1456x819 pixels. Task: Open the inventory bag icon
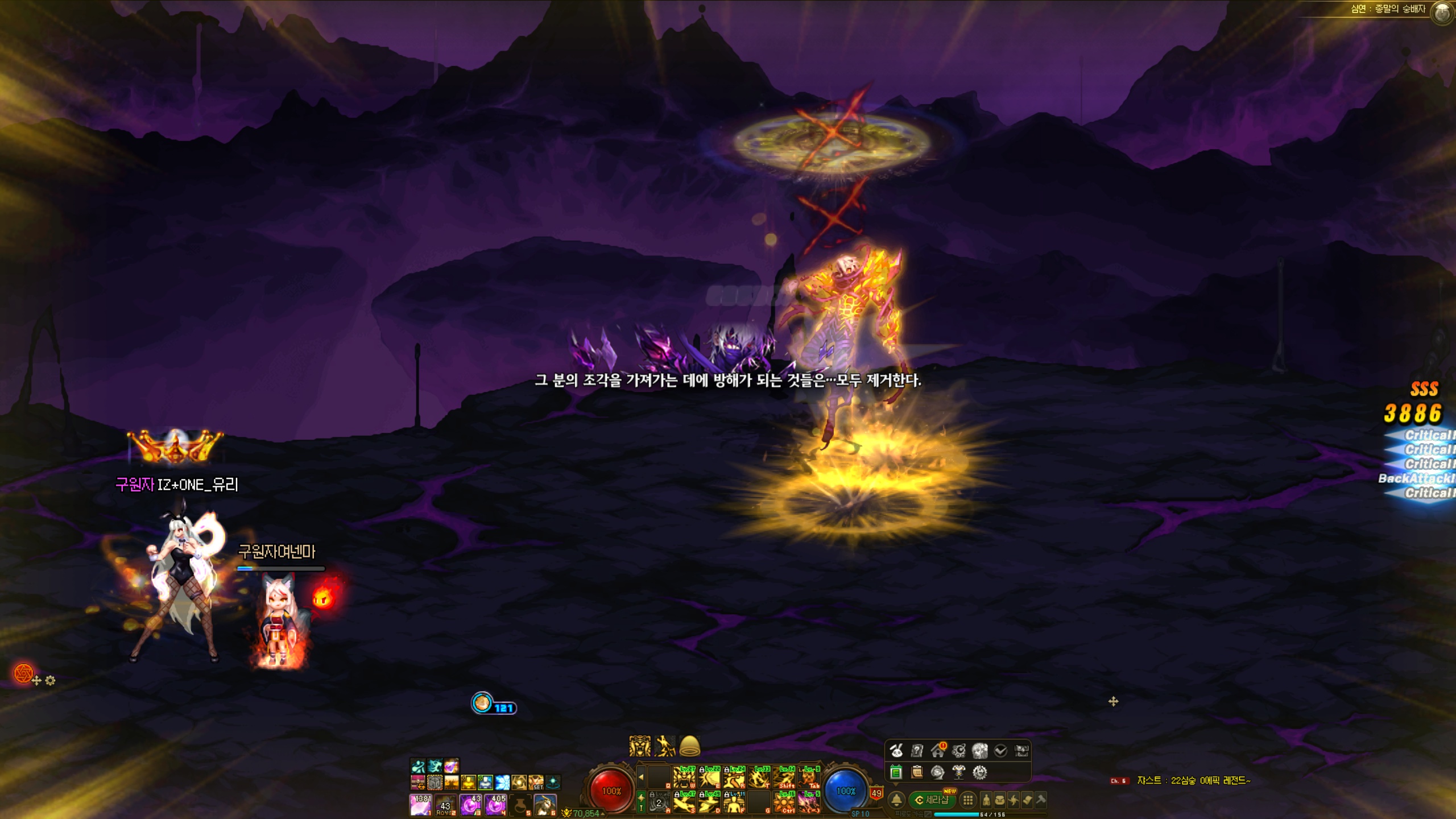999,800
